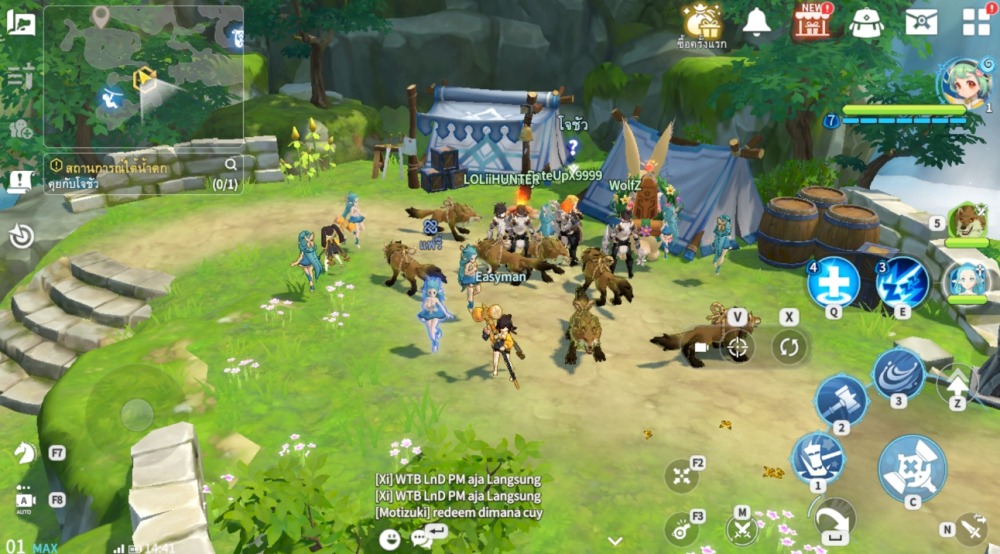Open the chat emoji button
Image resolution: width=1000 pixels, height=554 pixels.
[390, 539]
